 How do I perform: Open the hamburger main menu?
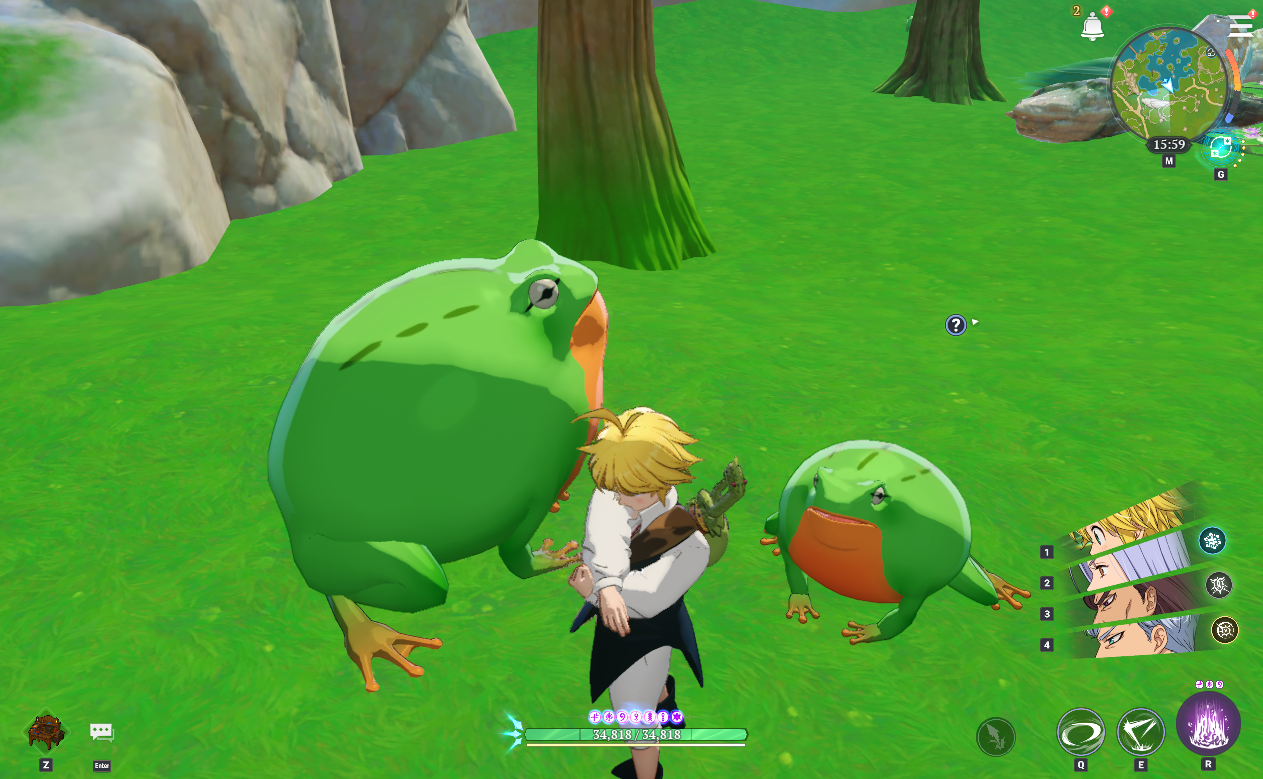click(x=1240, y=26)
